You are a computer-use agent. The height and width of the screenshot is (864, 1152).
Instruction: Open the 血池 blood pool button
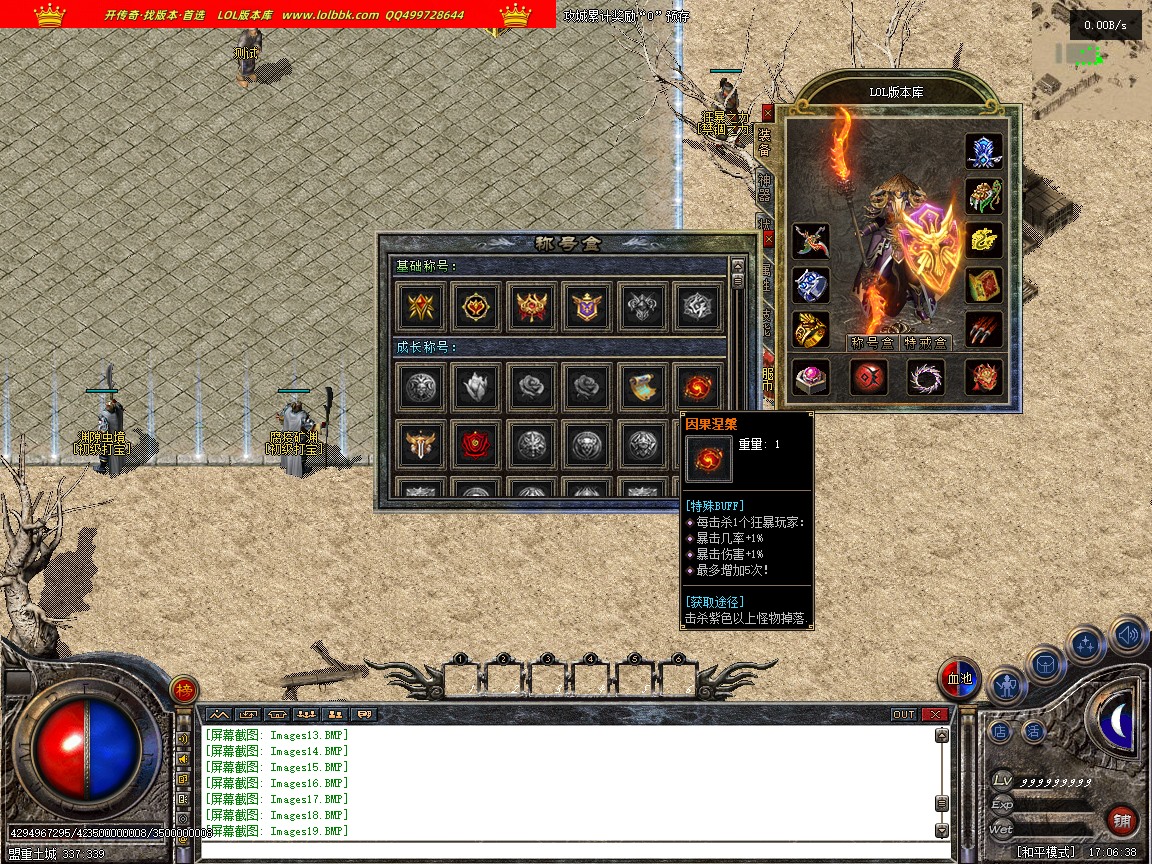[959, 680]
